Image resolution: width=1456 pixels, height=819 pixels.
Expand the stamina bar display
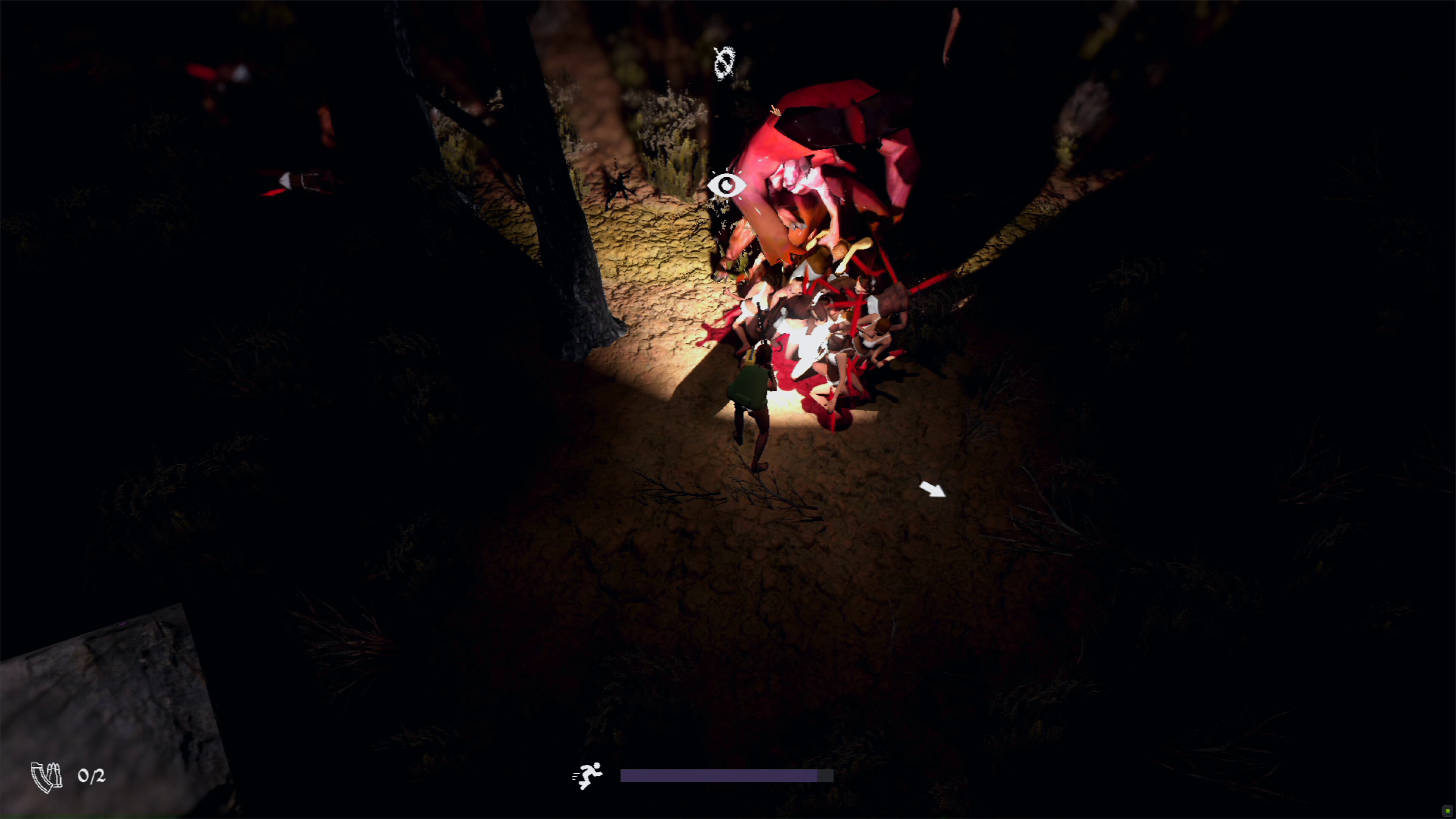tap(727, 775)
